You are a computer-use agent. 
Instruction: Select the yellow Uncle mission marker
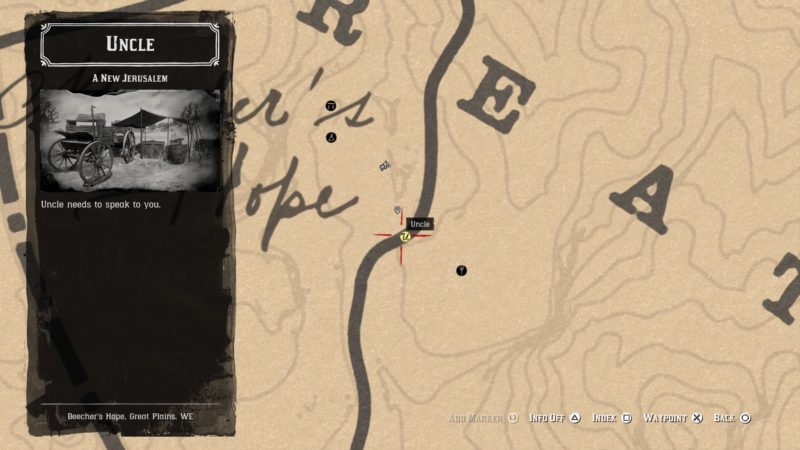pyautogui.click(x=404, y=237)
